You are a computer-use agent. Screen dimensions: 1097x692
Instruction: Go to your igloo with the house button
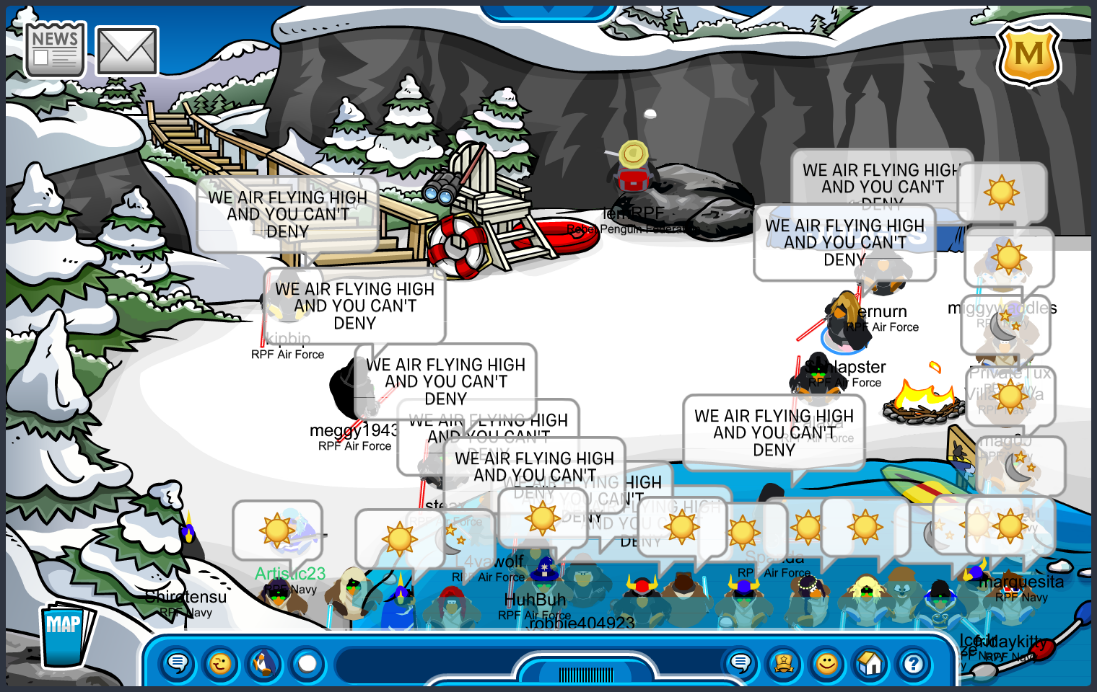click(869, 662)
